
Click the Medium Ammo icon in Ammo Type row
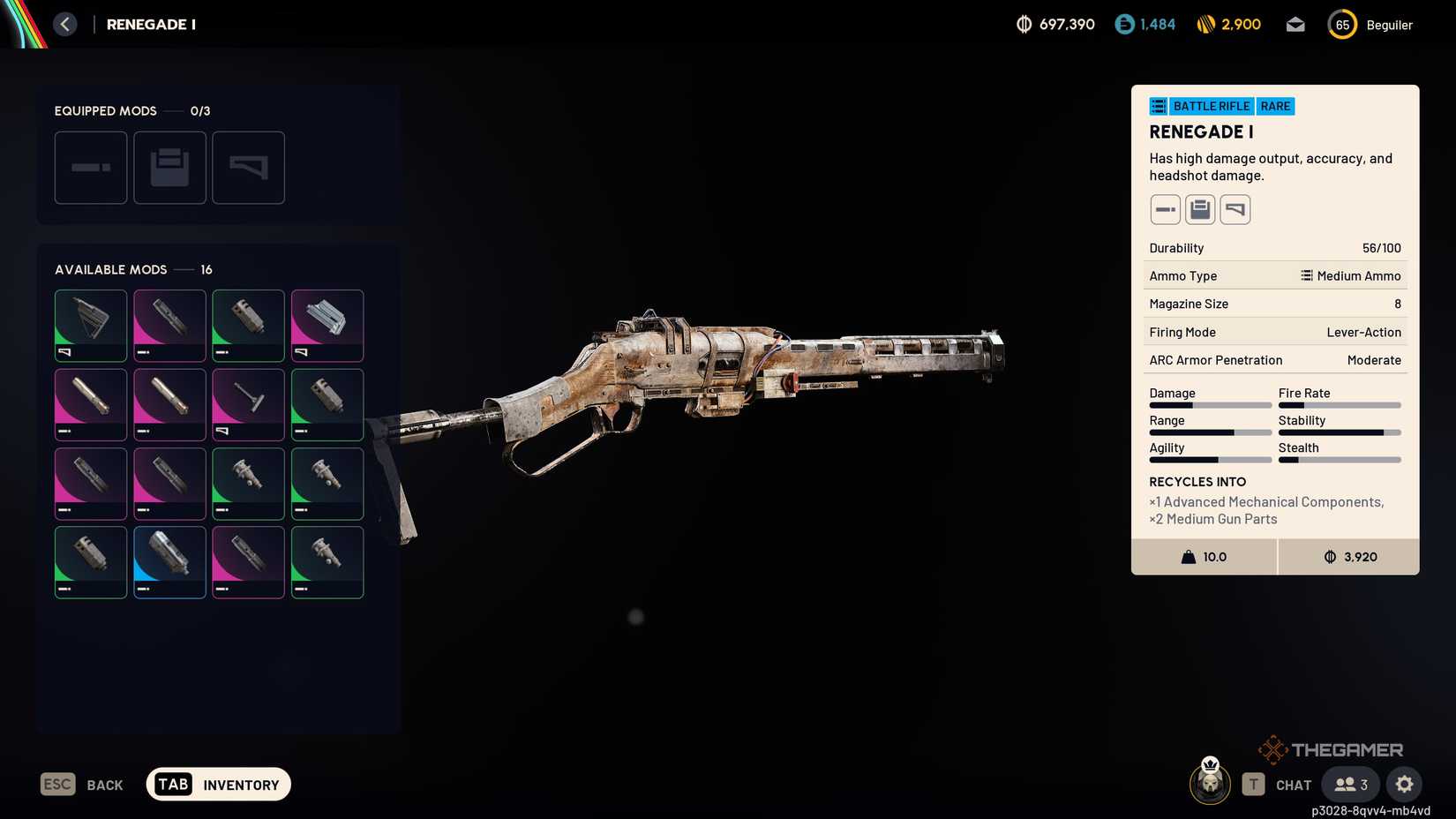(x=1305, y=275)
